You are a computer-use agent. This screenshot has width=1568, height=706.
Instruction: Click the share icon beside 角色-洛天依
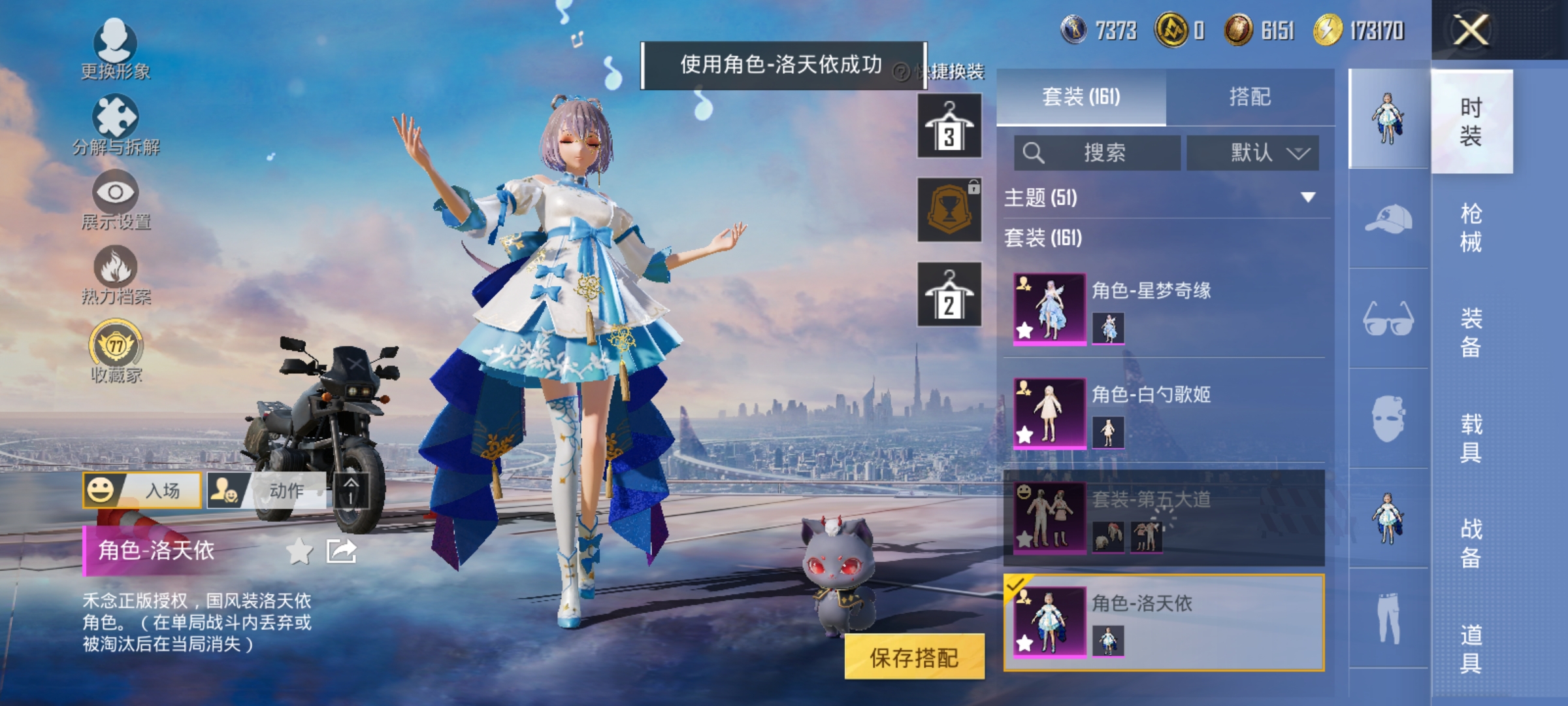pos(340,552)
